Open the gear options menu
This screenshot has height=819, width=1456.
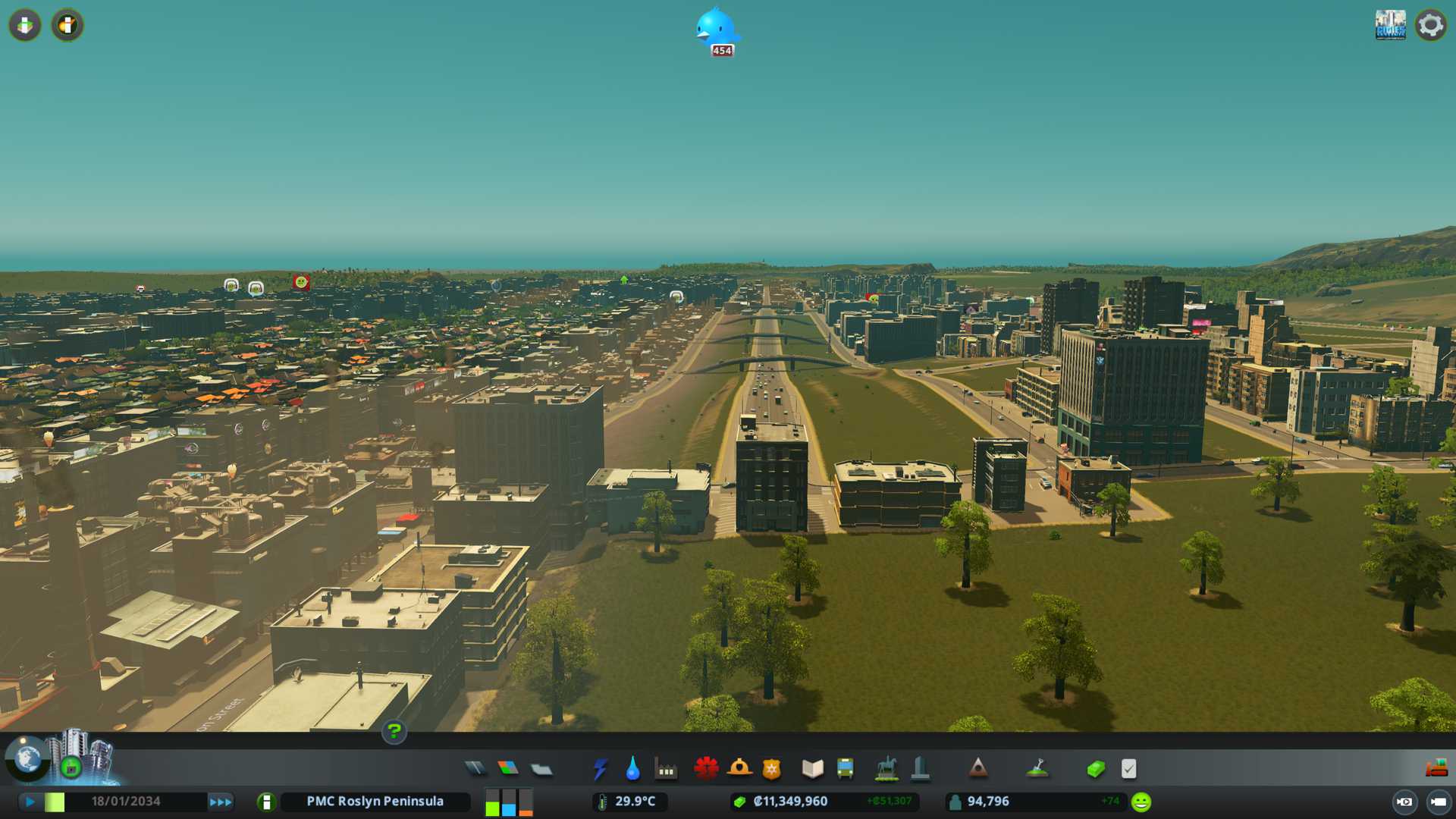(1430, 25)
